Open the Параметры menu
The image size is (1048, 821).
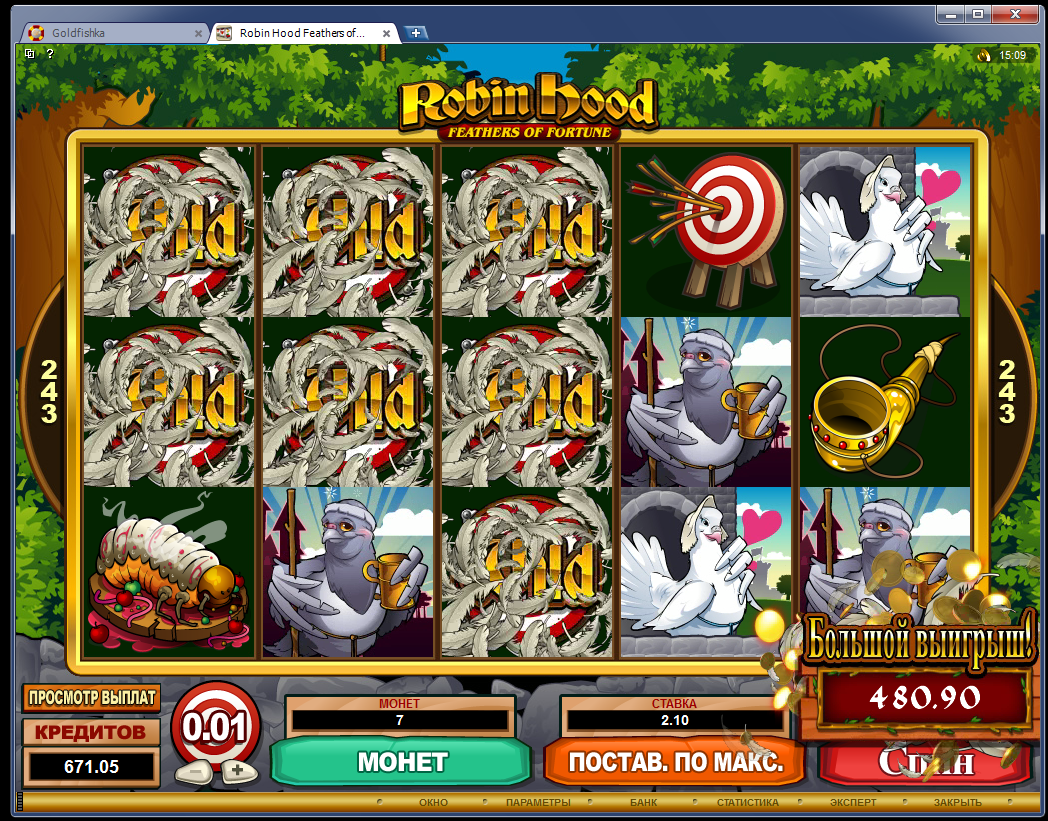(x=538, y=803)
